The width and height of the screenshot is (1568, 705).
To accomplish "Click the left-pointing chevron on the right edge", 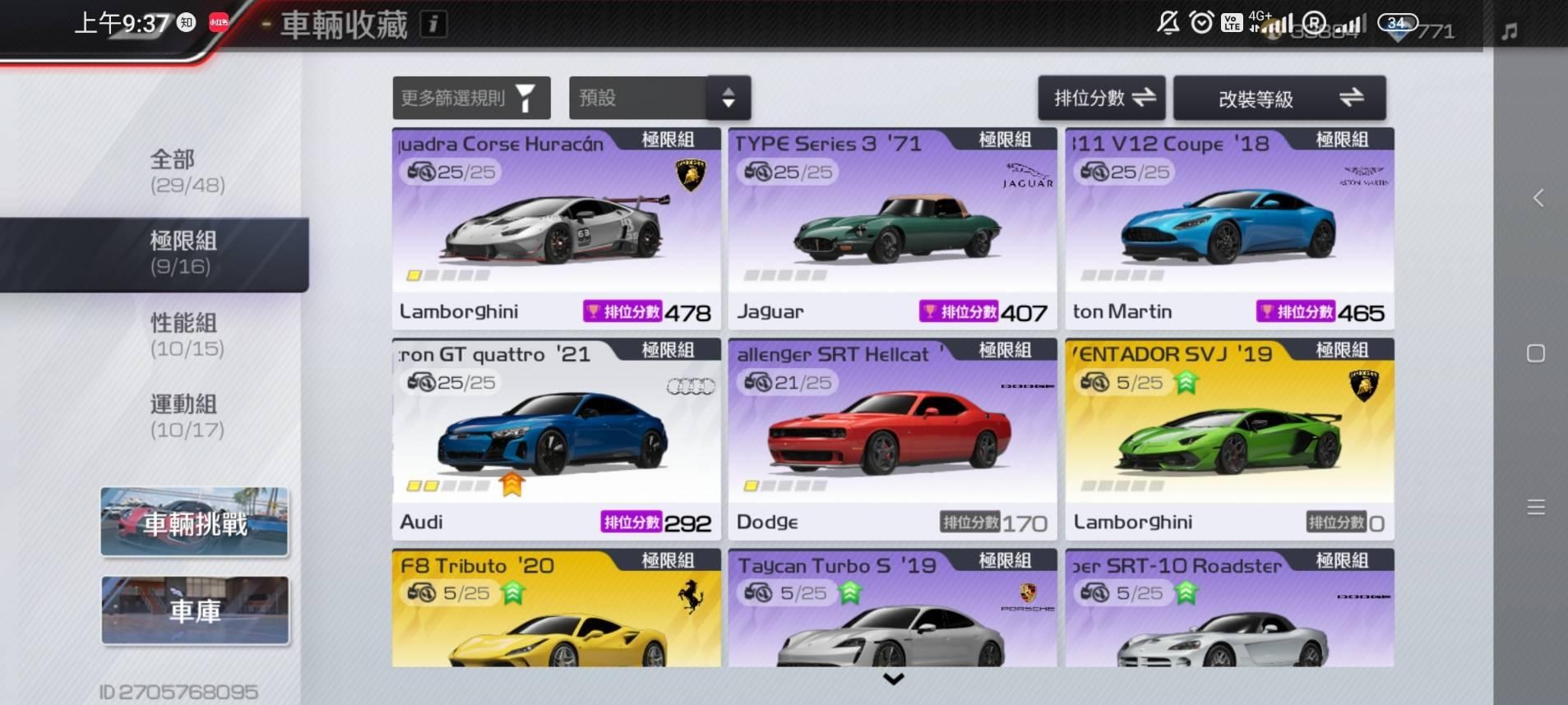I will pyautogui.click(x=1537, y=197).
